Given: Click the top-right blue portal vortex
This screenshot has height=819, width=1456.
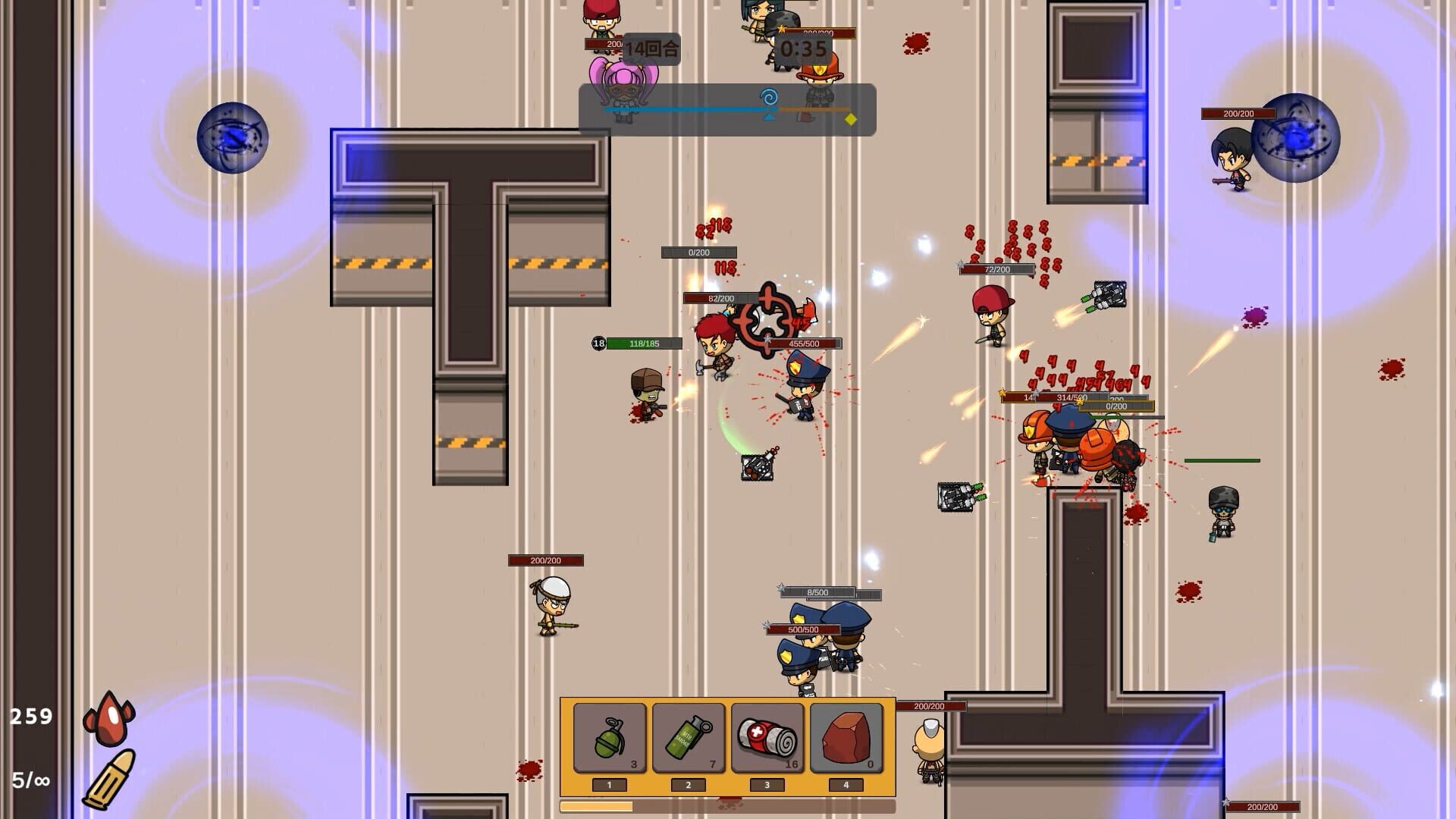Looking at the screenshot, I should [1296, 136].
